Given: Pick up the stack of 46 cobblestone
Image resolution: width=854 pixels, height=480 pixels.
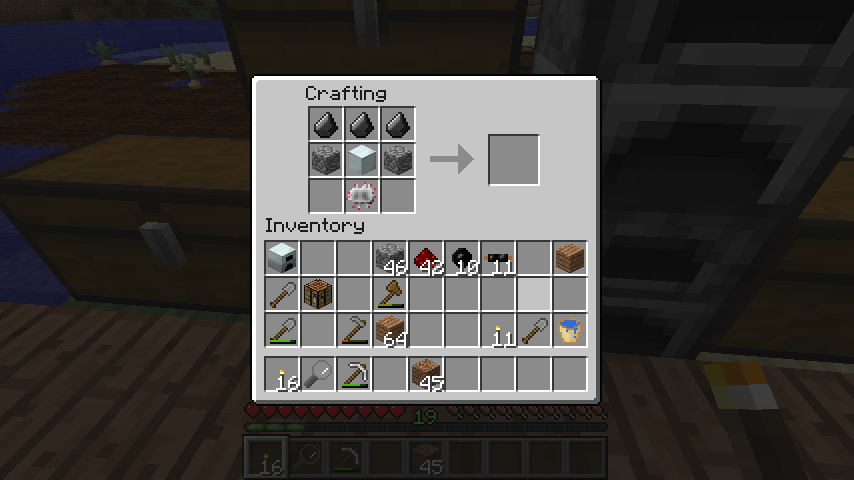Looking at the screenshot, I should [x=390, y=258].
